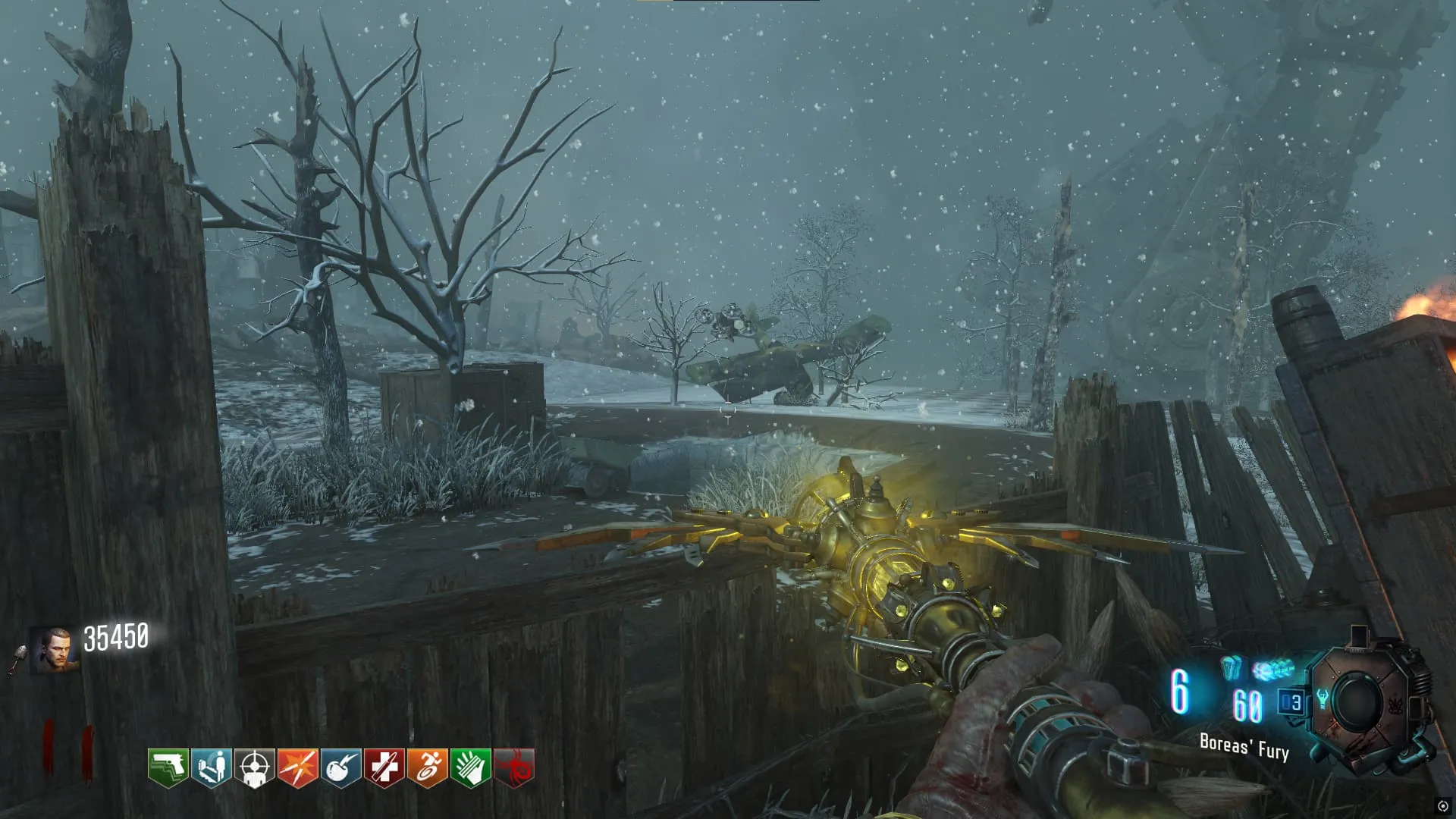Choose the Deadshot Daiquiri crosshair perk icon
The width and height of the screenshot is (1456, 819).
[x=254, y=768]
